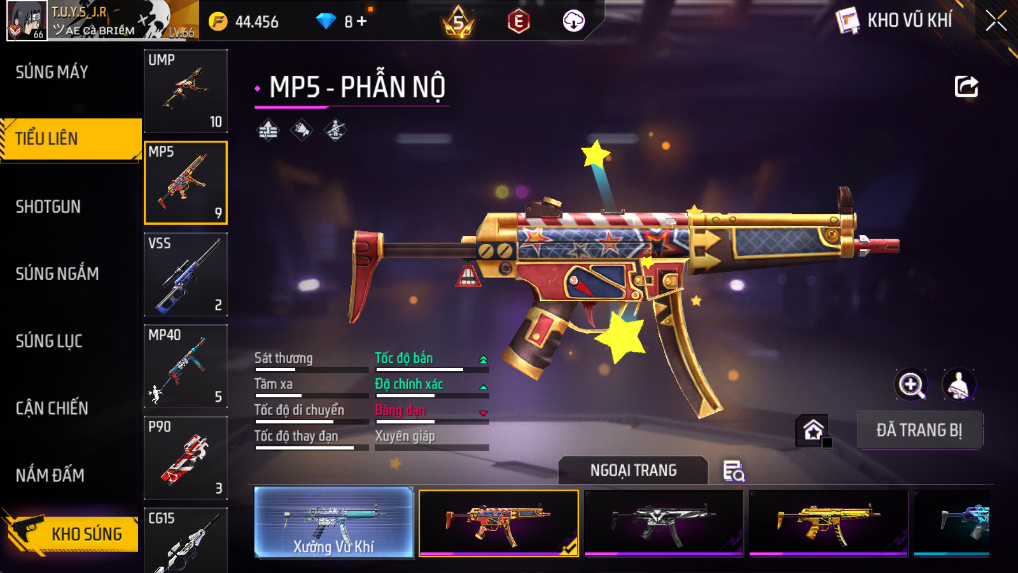Share the MP5 skin
The image size is (1018, 573).
[966, 87]
